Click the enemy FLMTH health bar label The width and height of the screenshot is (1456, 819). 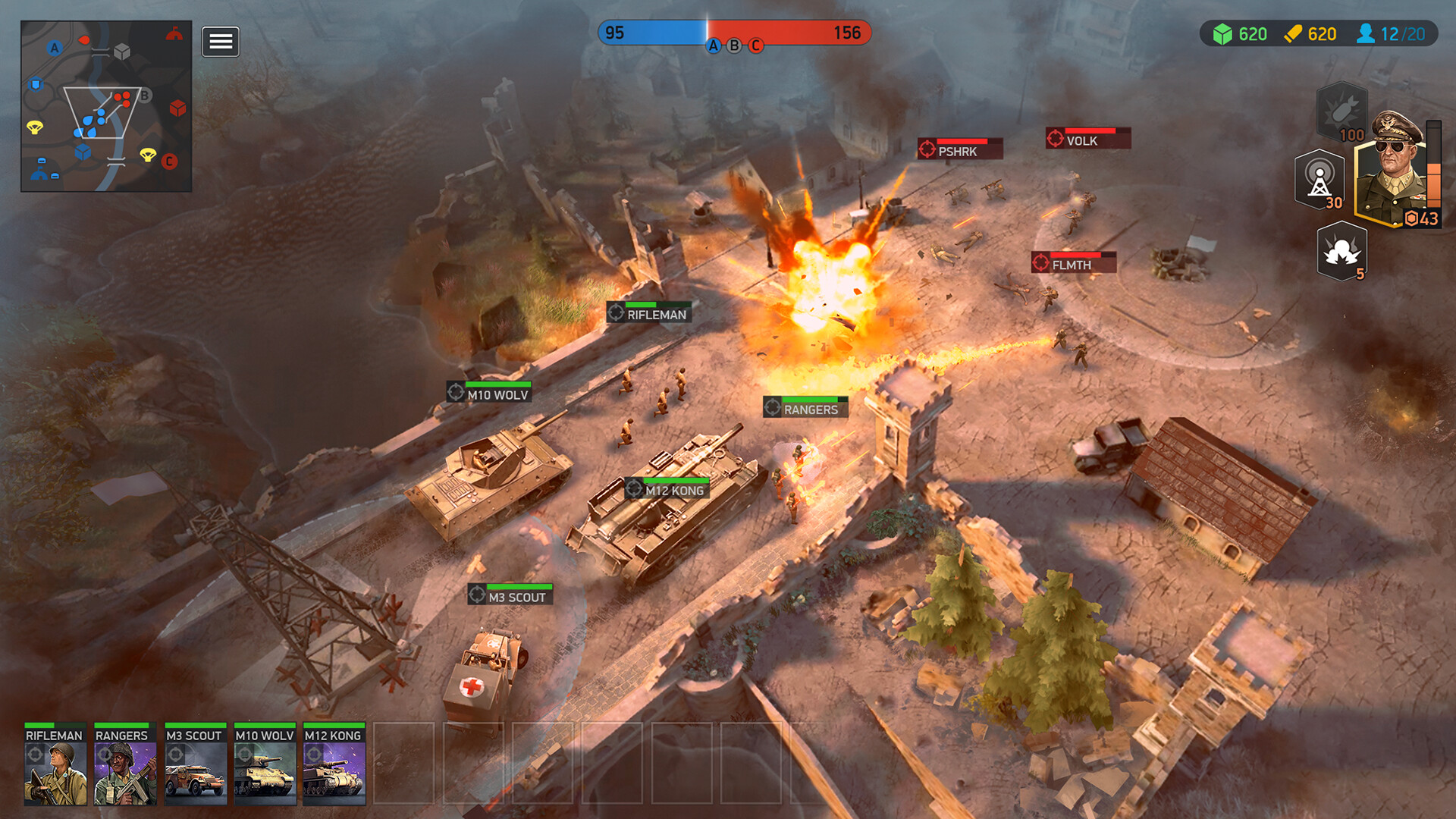pos(1072,265)
